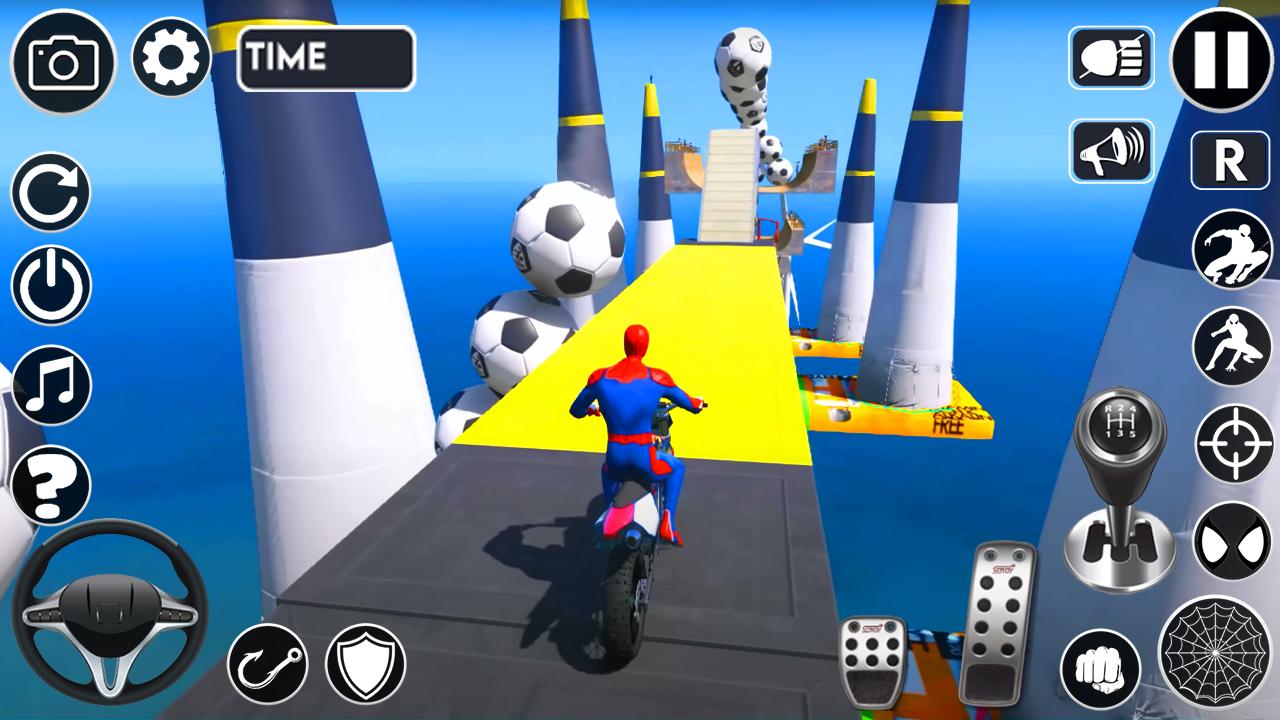Image resolution: width=1280 pixels, height=720 pixels.
Task: Open the gear settings menu
Action: (x=171, y=58)
